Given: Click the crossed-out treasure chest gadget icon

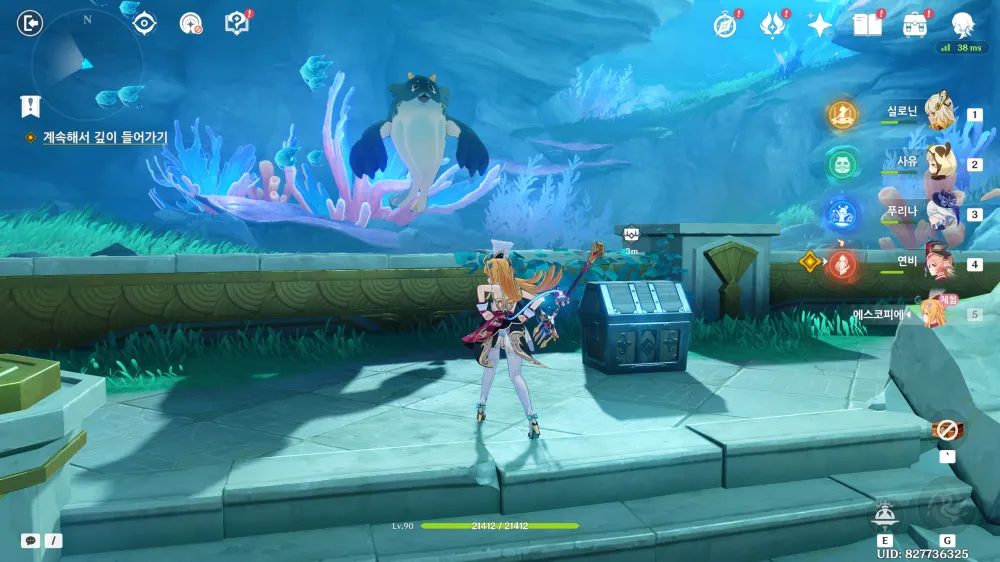Looking at the screenshot, I should point(947,431).
